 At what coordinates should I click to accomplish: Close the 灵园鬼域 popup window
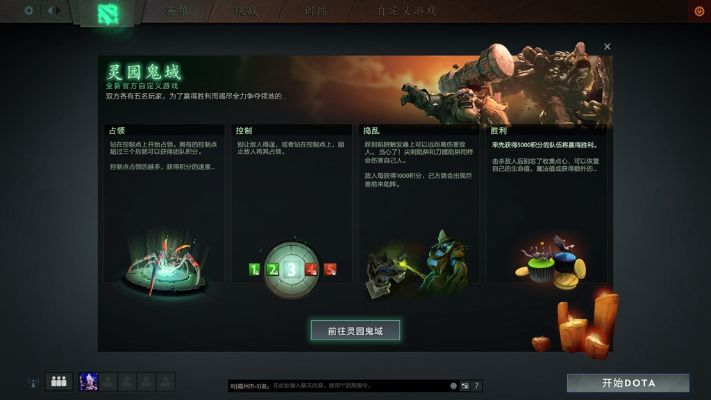point(607,47)
